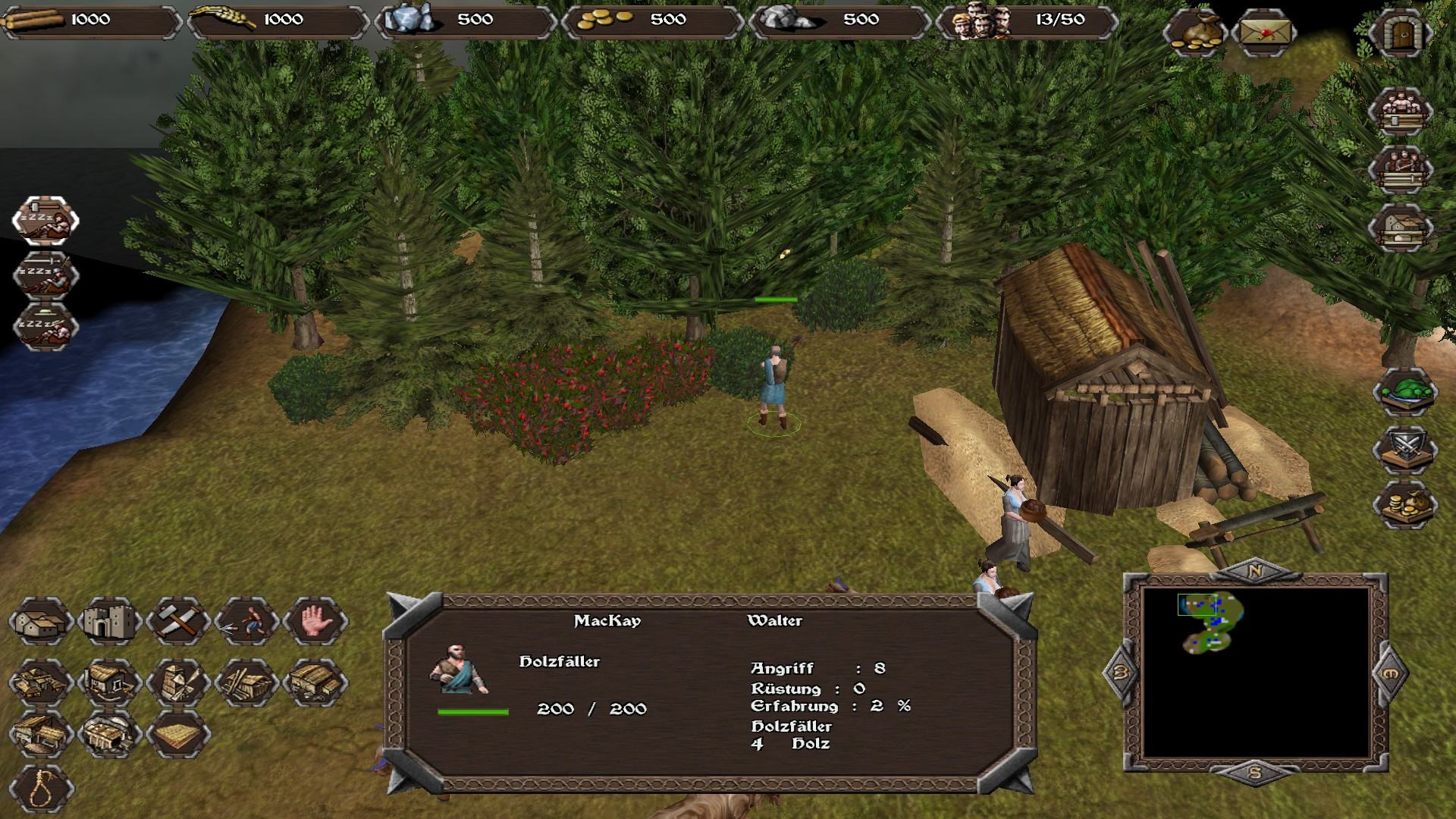Open the gold sack treasury icon
Screen dimensions: 1456x819
pos(1195,33)
